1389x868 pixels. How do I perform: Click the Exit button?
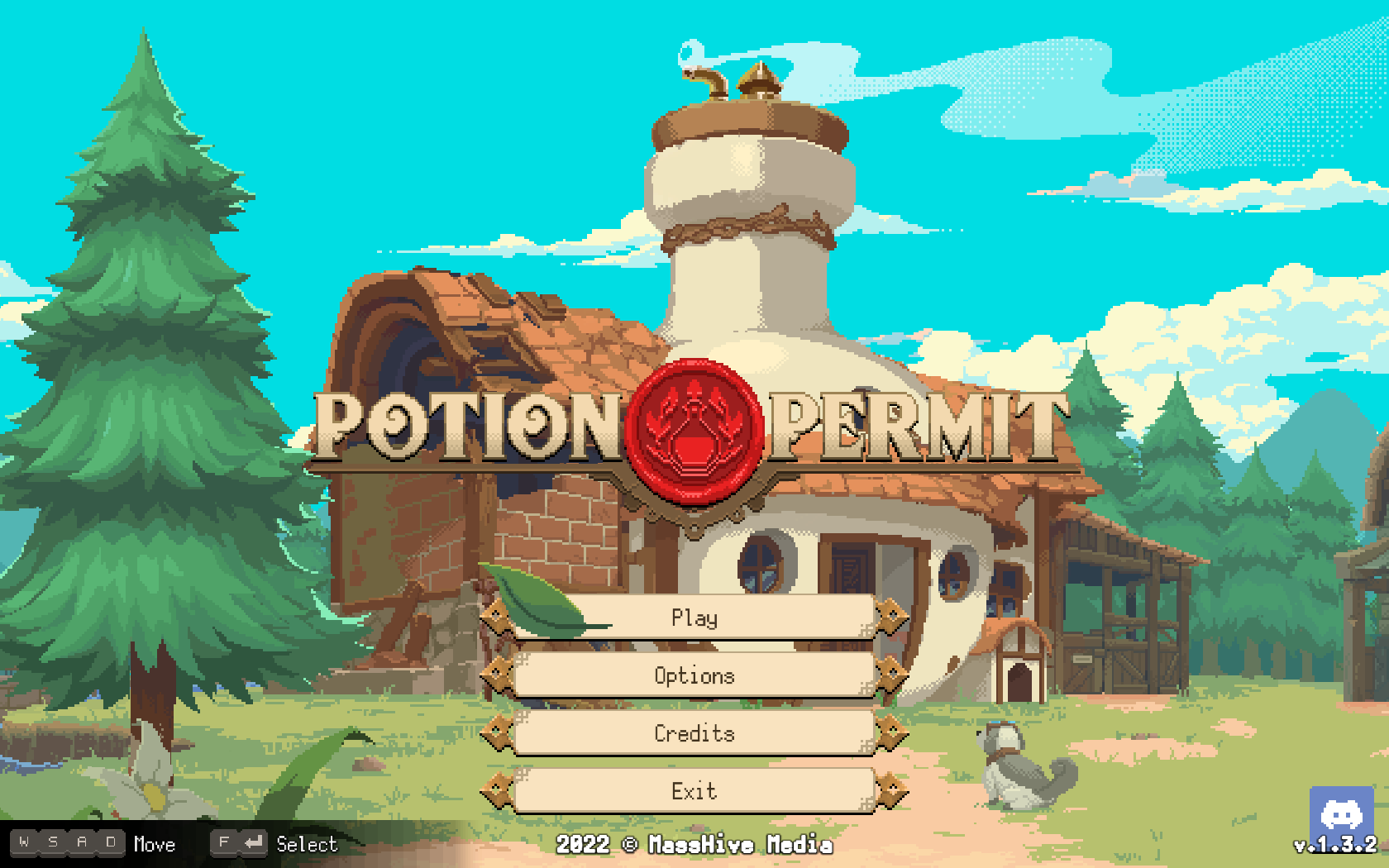(x=694, y=791)
